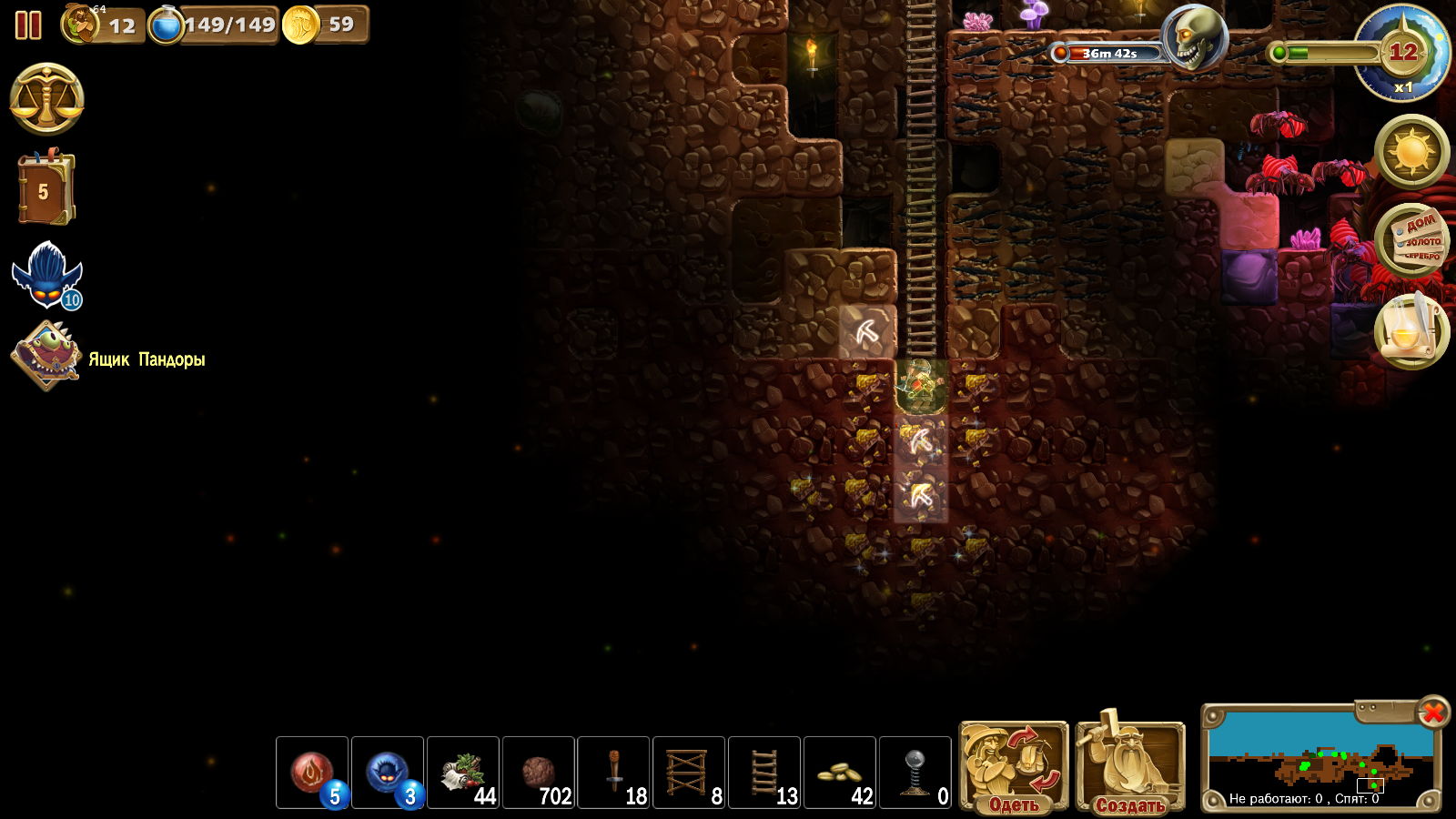Open the golden scales trade menu

46,99
